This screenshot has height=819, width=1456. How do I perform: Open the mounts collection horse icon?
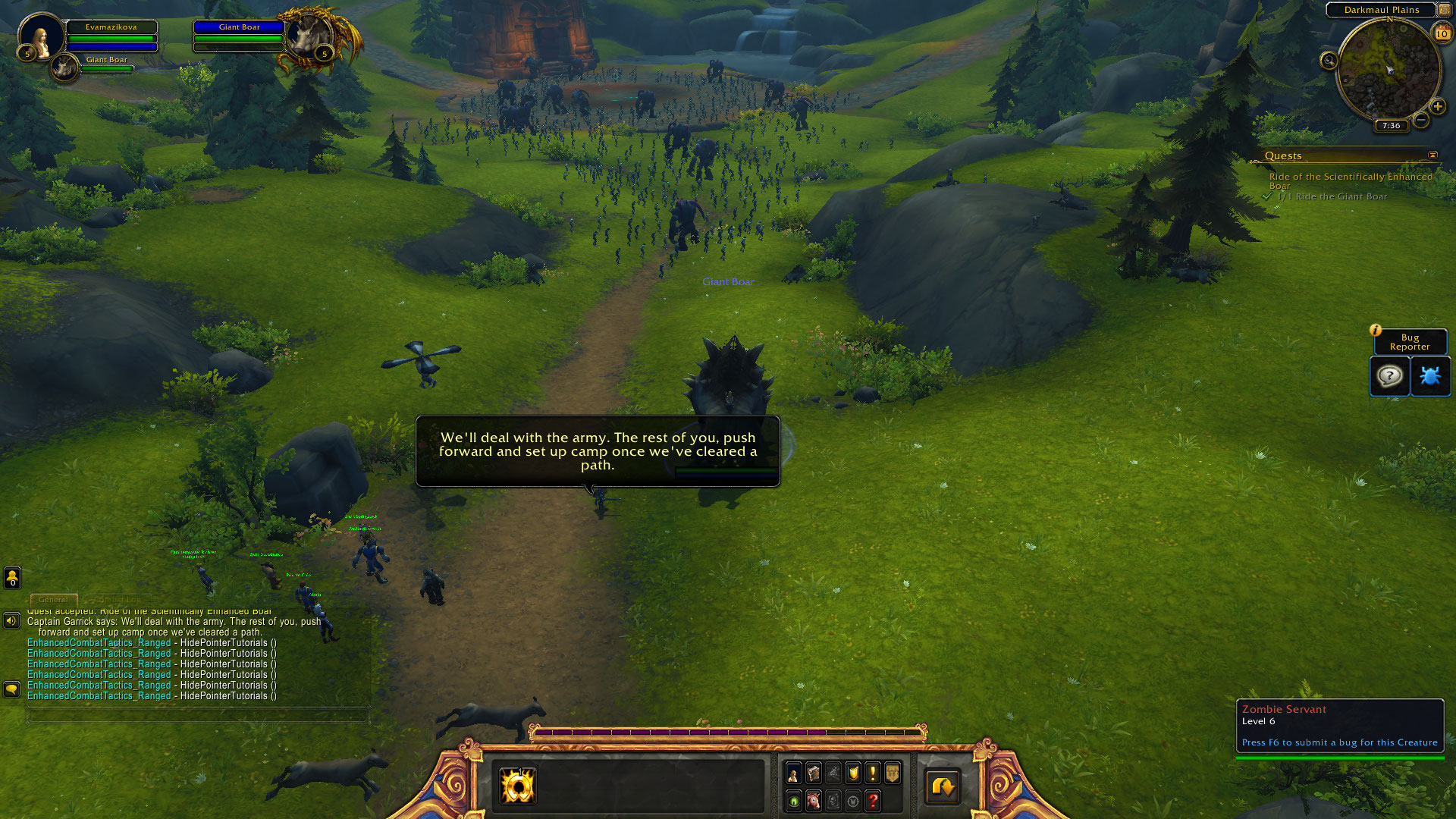click(x=813, y=801)
